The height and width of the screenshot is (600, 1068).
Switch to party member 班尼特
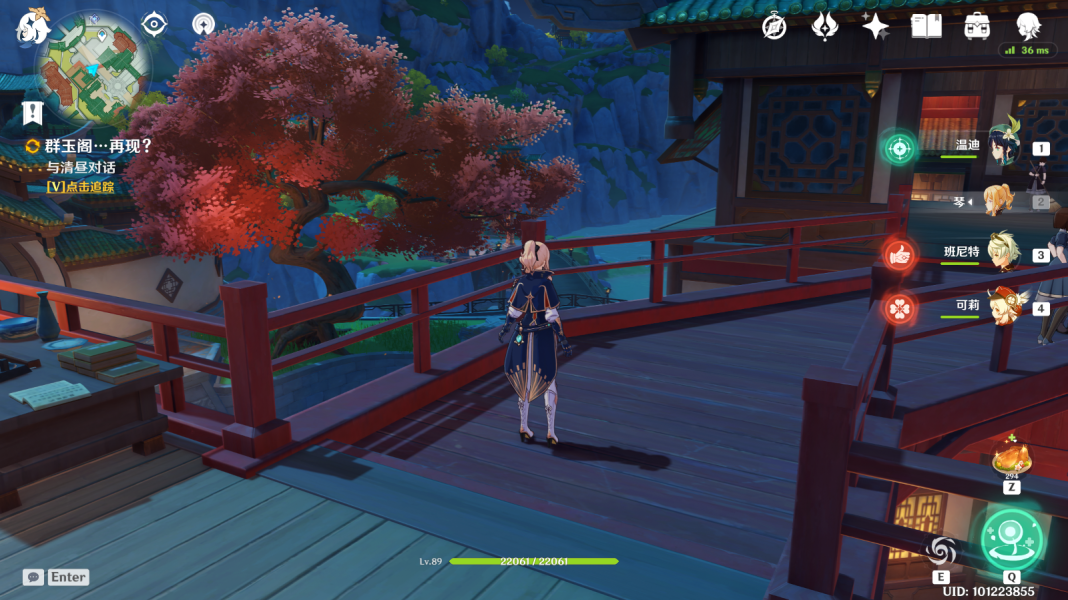tap(1002, 254)
